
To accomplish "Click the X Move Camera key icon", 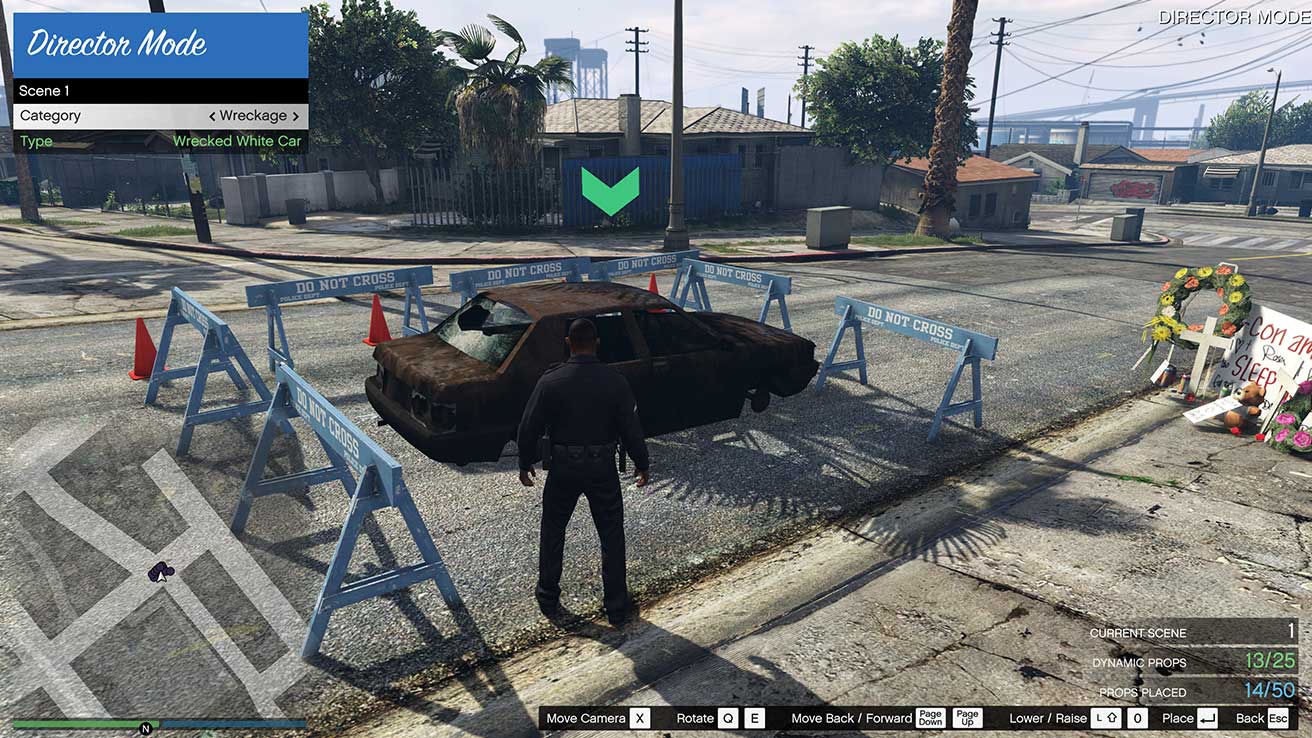I will tap(639, 717).
